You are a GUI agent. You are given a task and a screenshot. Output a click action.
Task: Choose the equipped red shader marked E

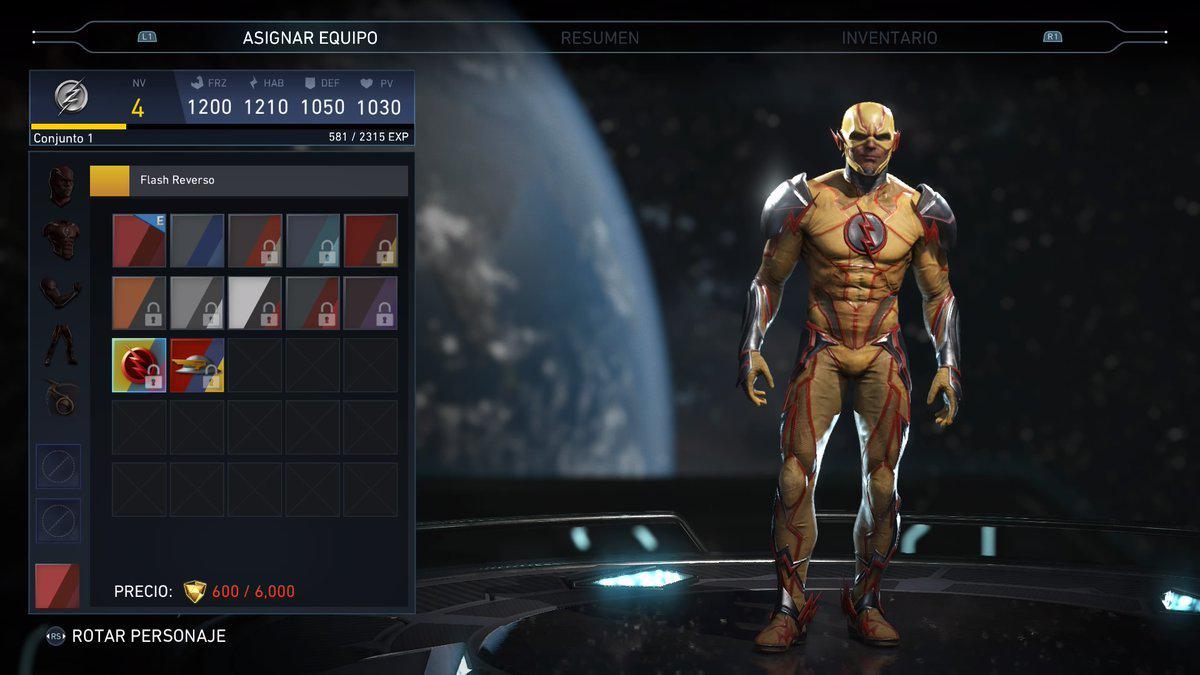(x=139, y=241)
